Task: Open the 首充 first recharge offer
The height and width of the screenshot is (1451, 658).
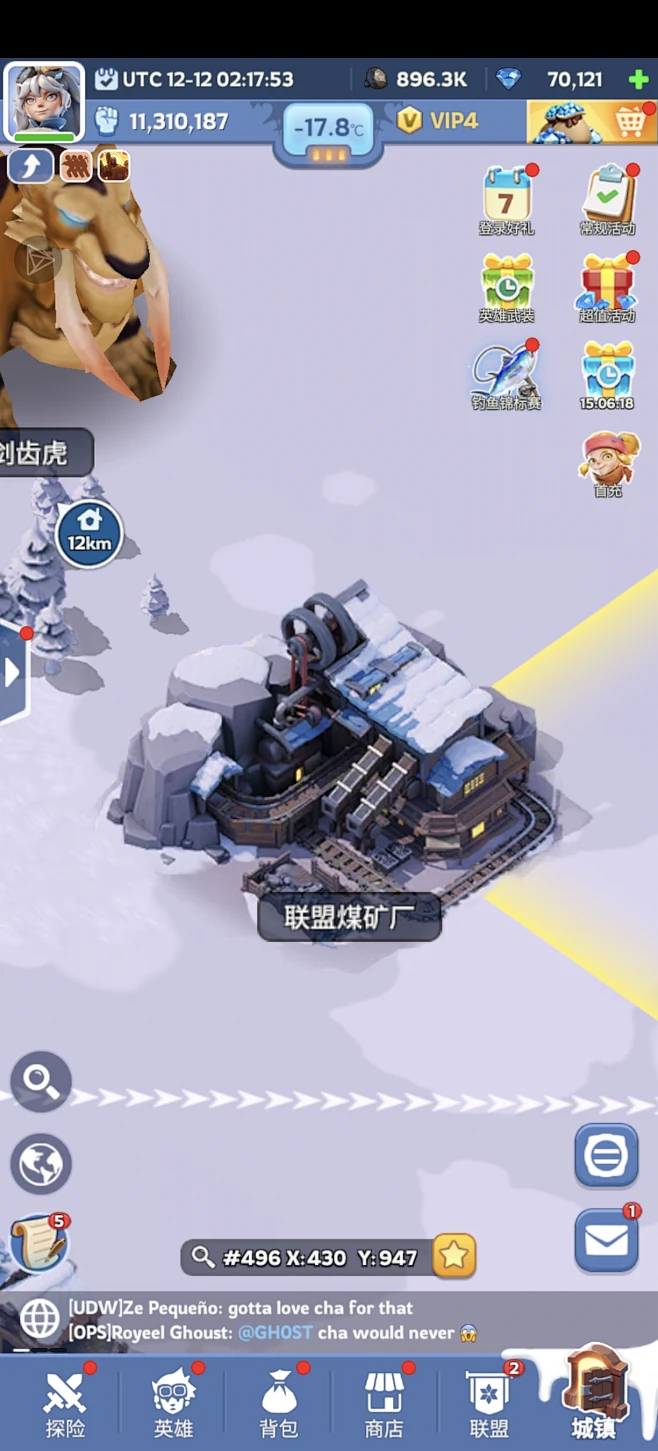Action: [608, 462]
